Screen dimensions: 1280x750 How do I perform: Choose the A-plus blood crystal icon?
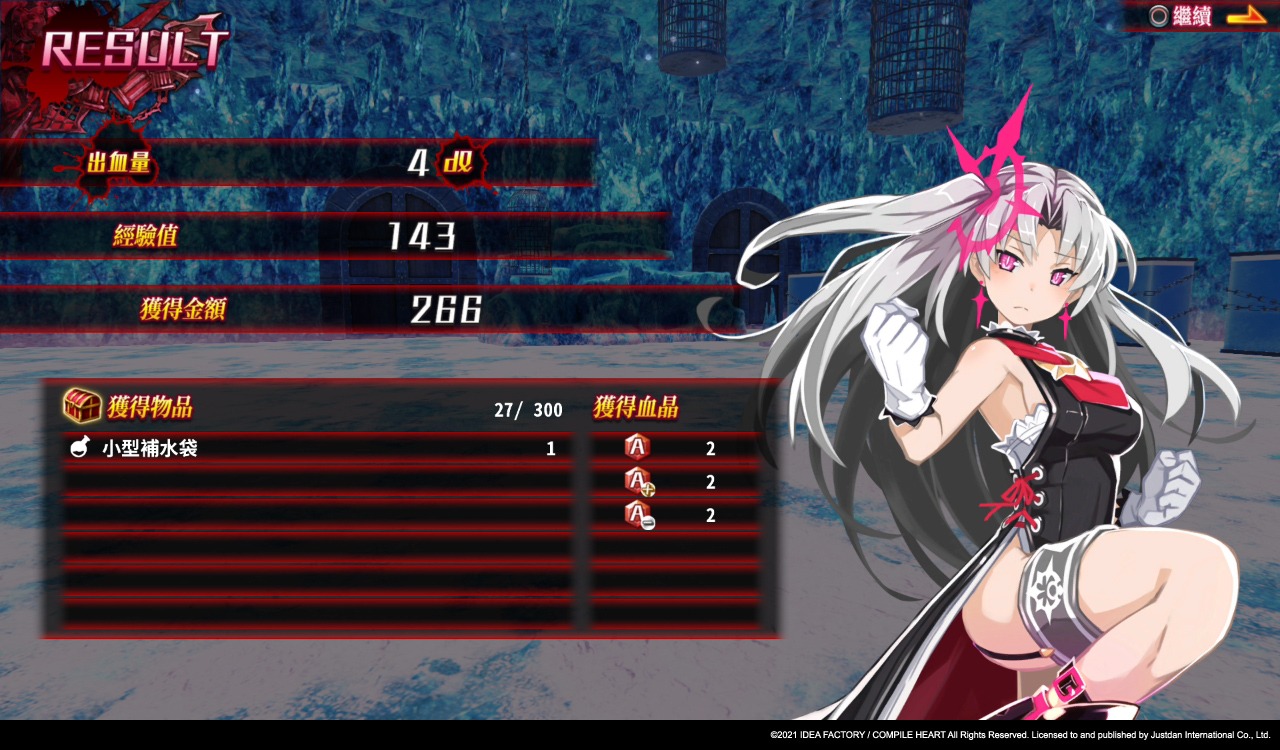click(x=638, y=482)
